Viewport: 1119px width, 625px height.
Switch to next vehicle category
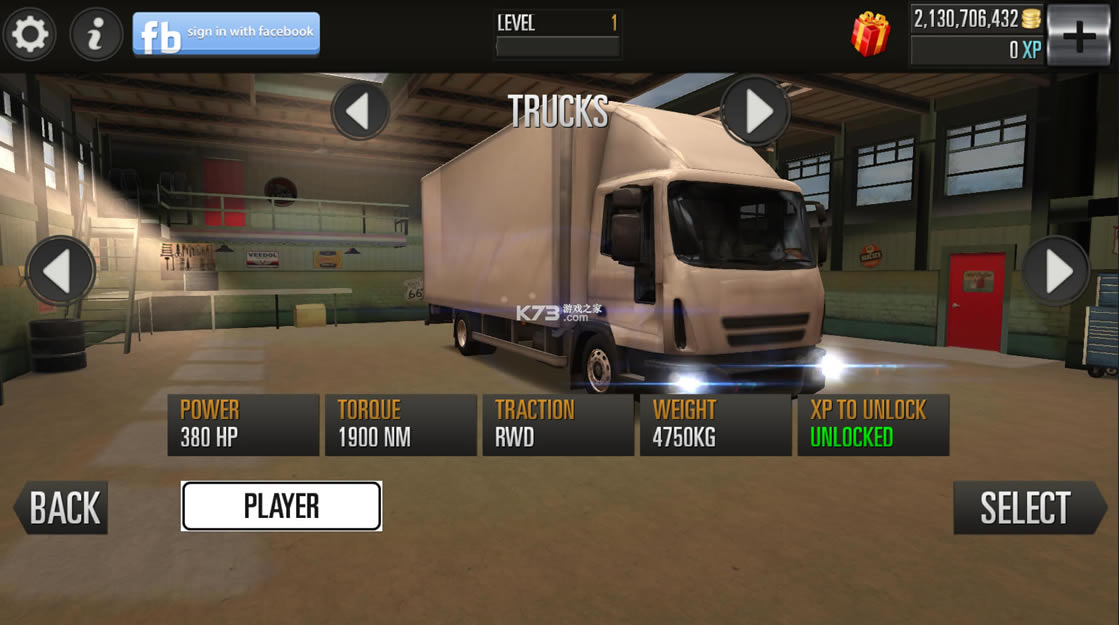755,111
